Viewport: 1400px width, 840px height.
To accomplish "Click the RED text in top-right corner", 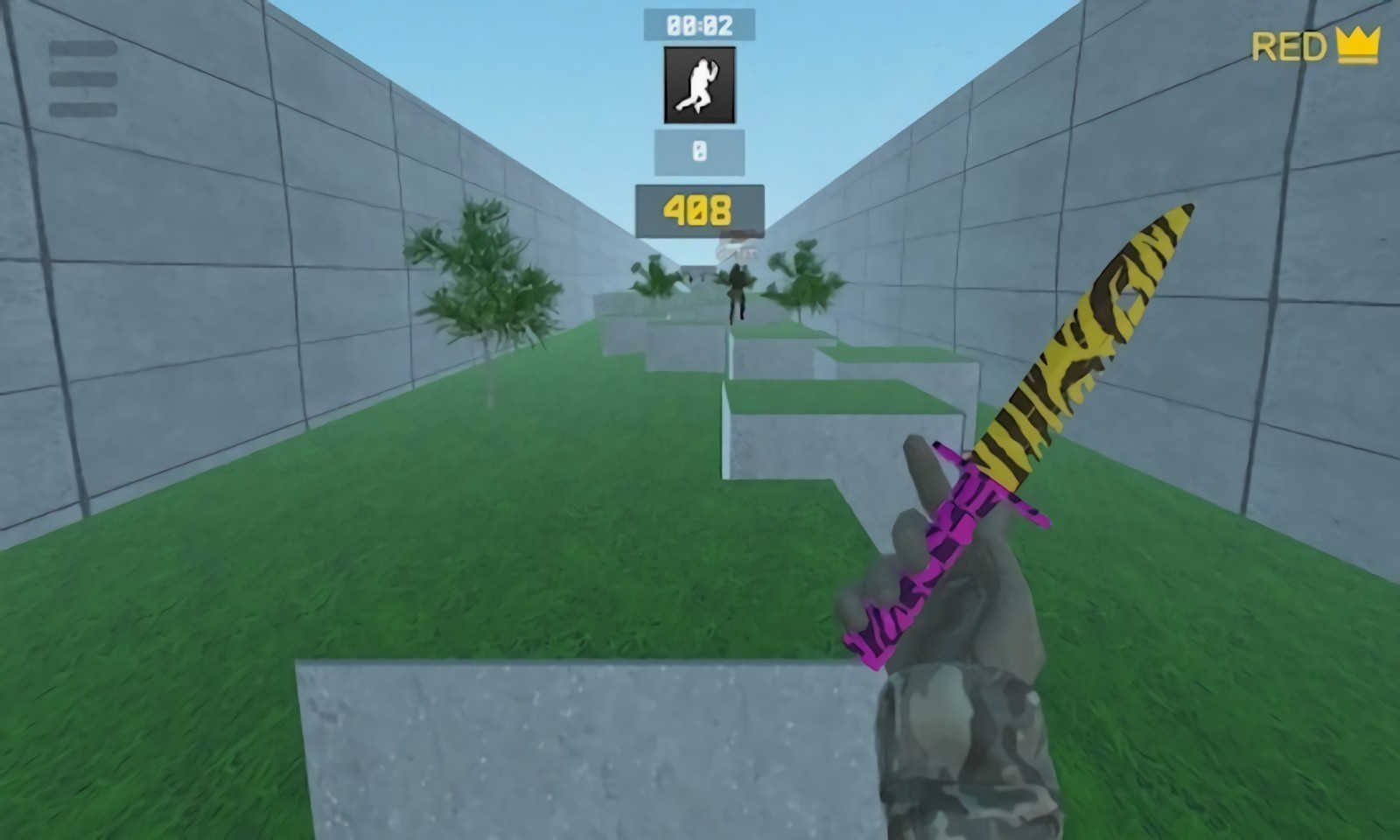I will click(x=1288, y=45).
